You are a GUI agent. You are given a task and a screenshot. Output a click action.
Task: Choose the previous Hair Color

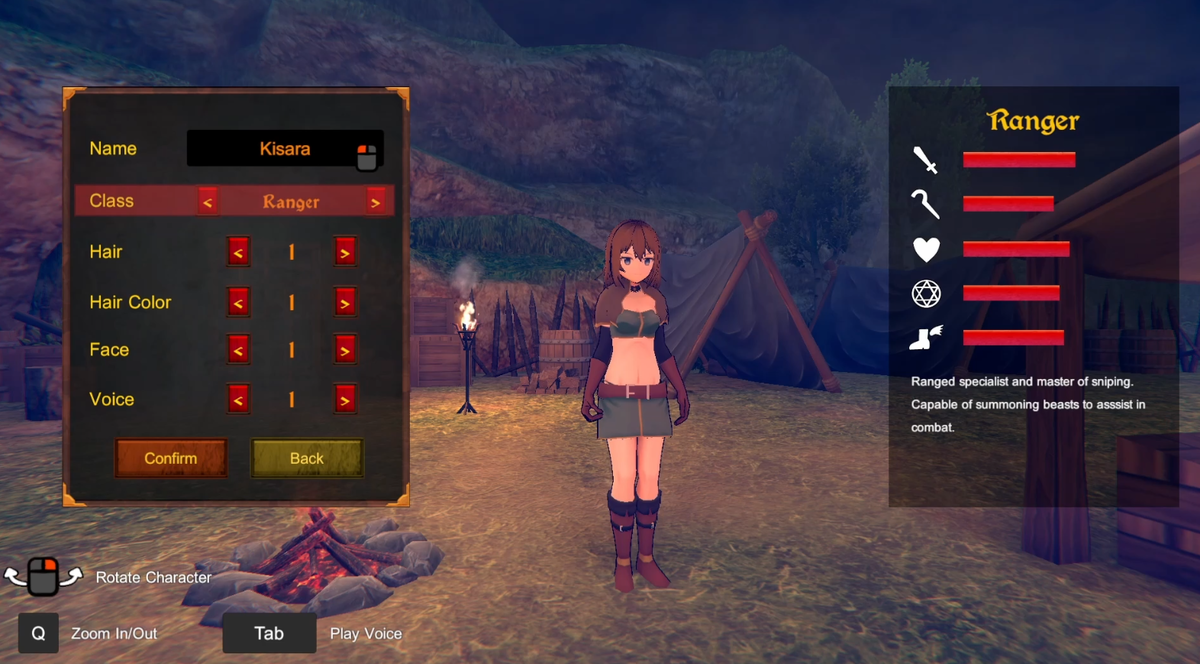click(x=238, y=301)
